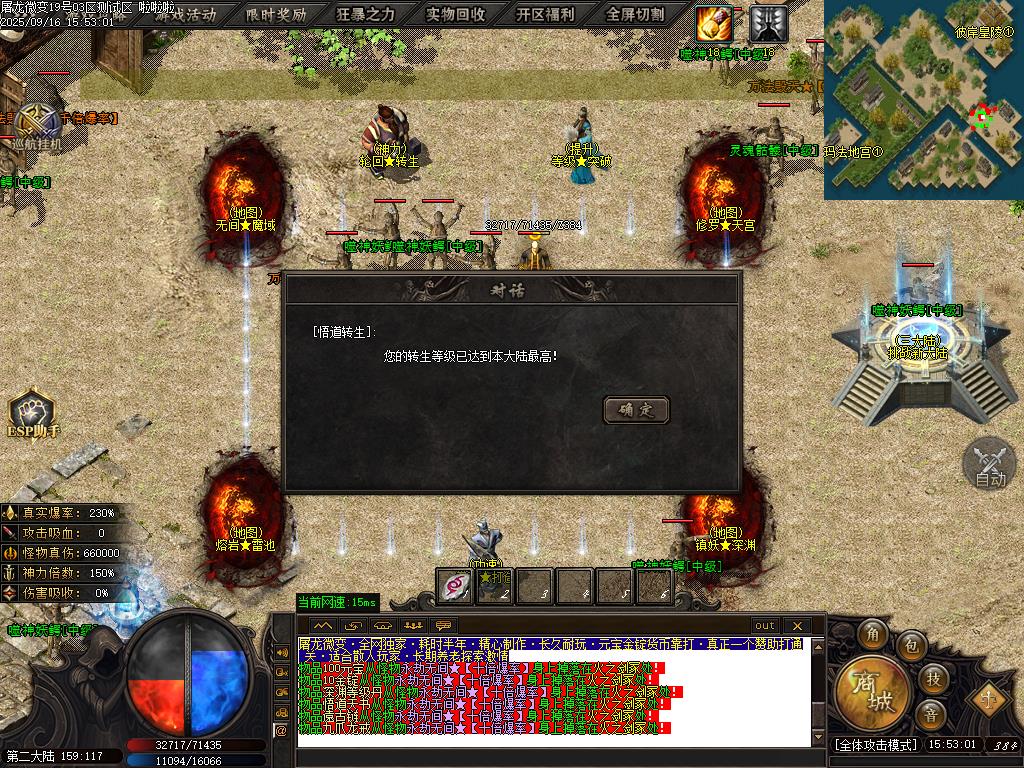Confirm the dialog with 确定 button
Screen dimensions: 1024x768
[636, 409]
